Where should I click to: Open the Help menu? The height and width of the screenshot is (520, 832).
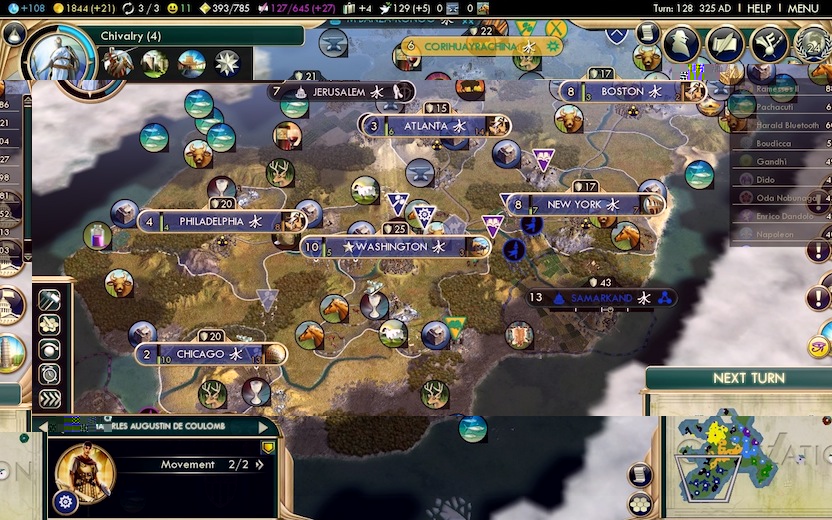pyautogui.click(x=759, y=8)
